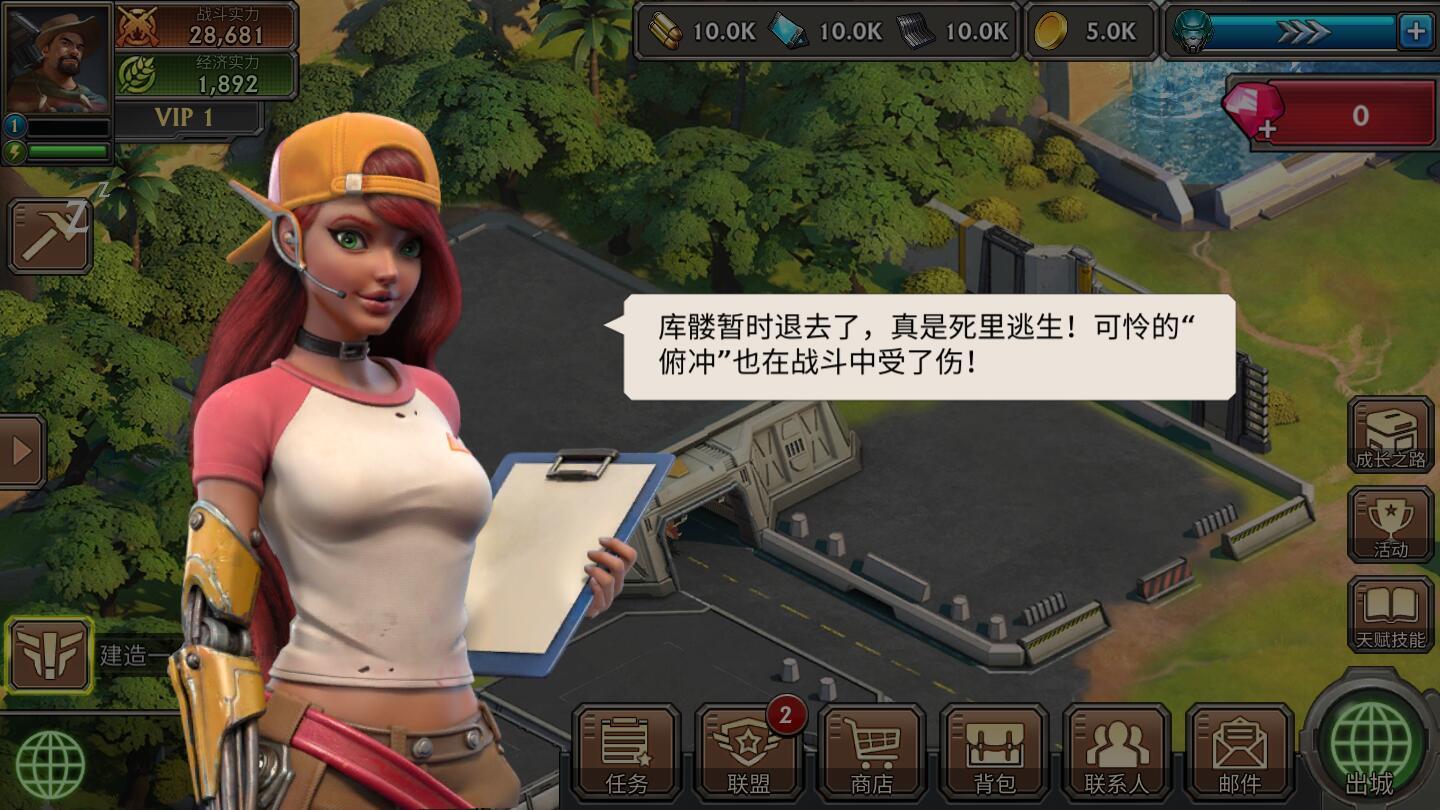Screen dimensions: 1440x810
Task: Select the idle builder pickaxe icon
Action: tap(50, 236)
